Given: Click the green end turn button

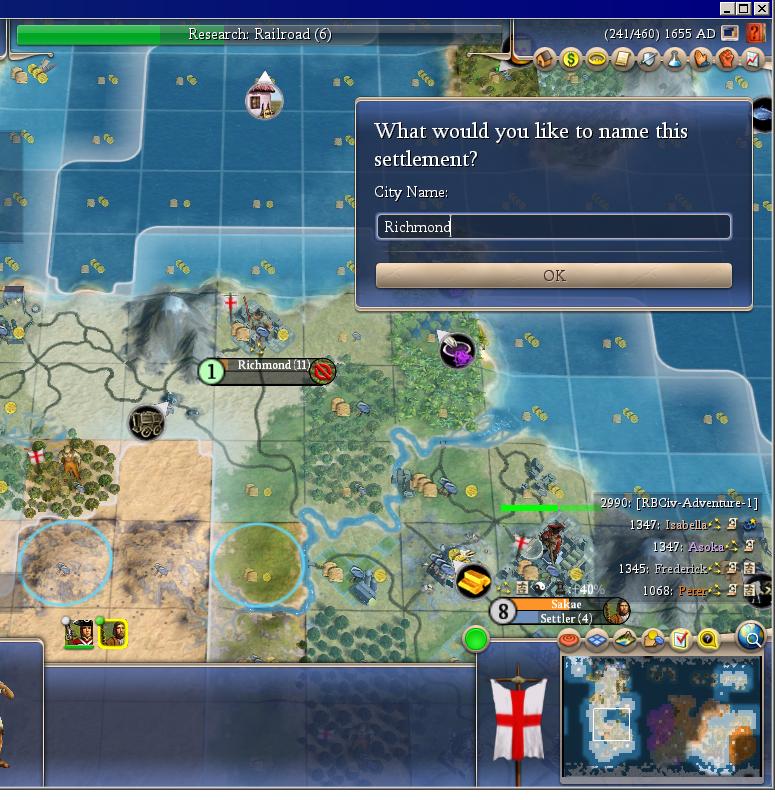Looking at the screenshot, I should coord(476,639).
